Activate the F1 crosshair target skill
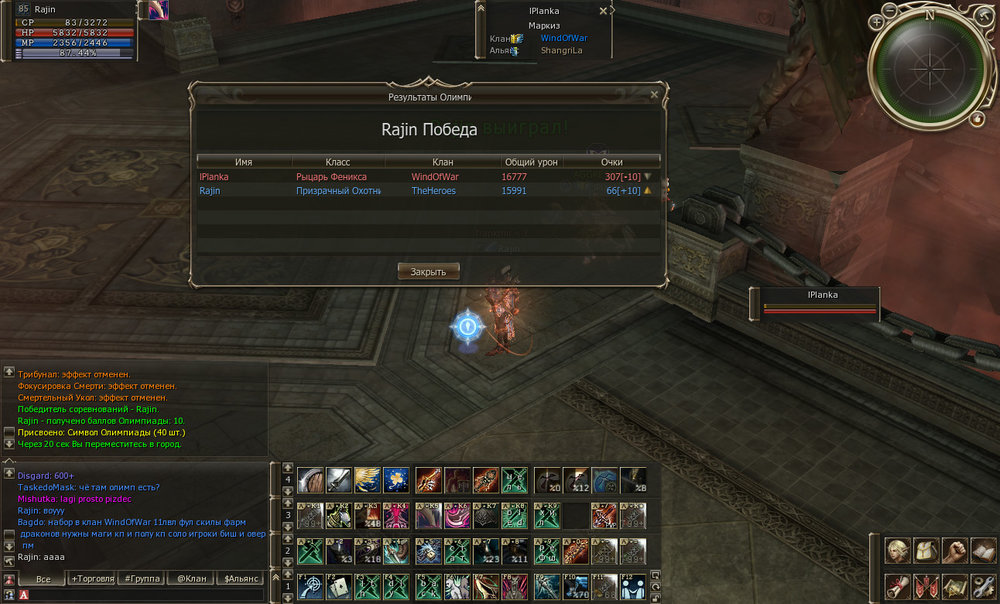This screenshot has width=1000, height=604. pyautogui.click(x=310, y=585)
